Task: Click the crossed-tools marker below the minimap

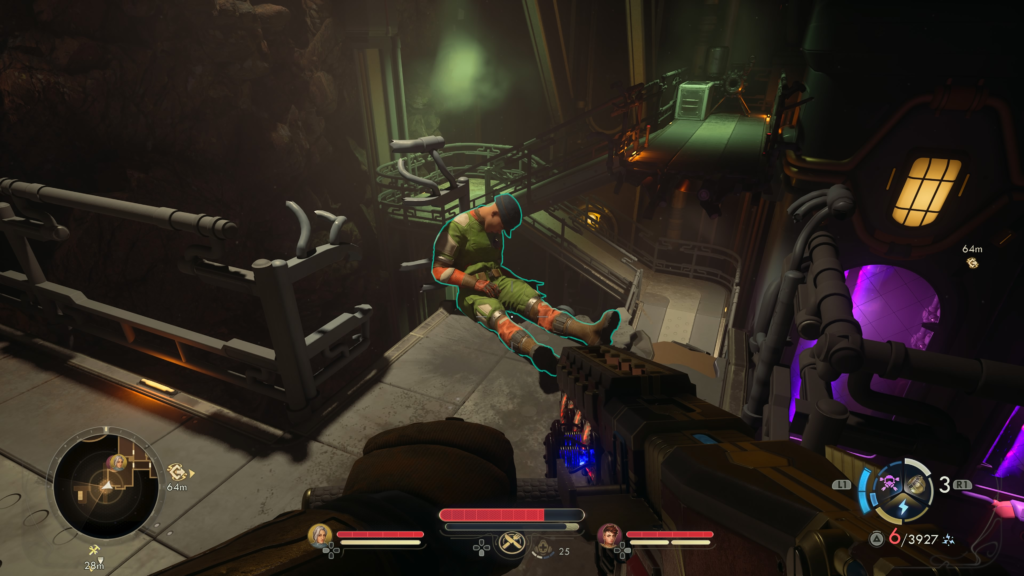Action: [x=95, y=550]
